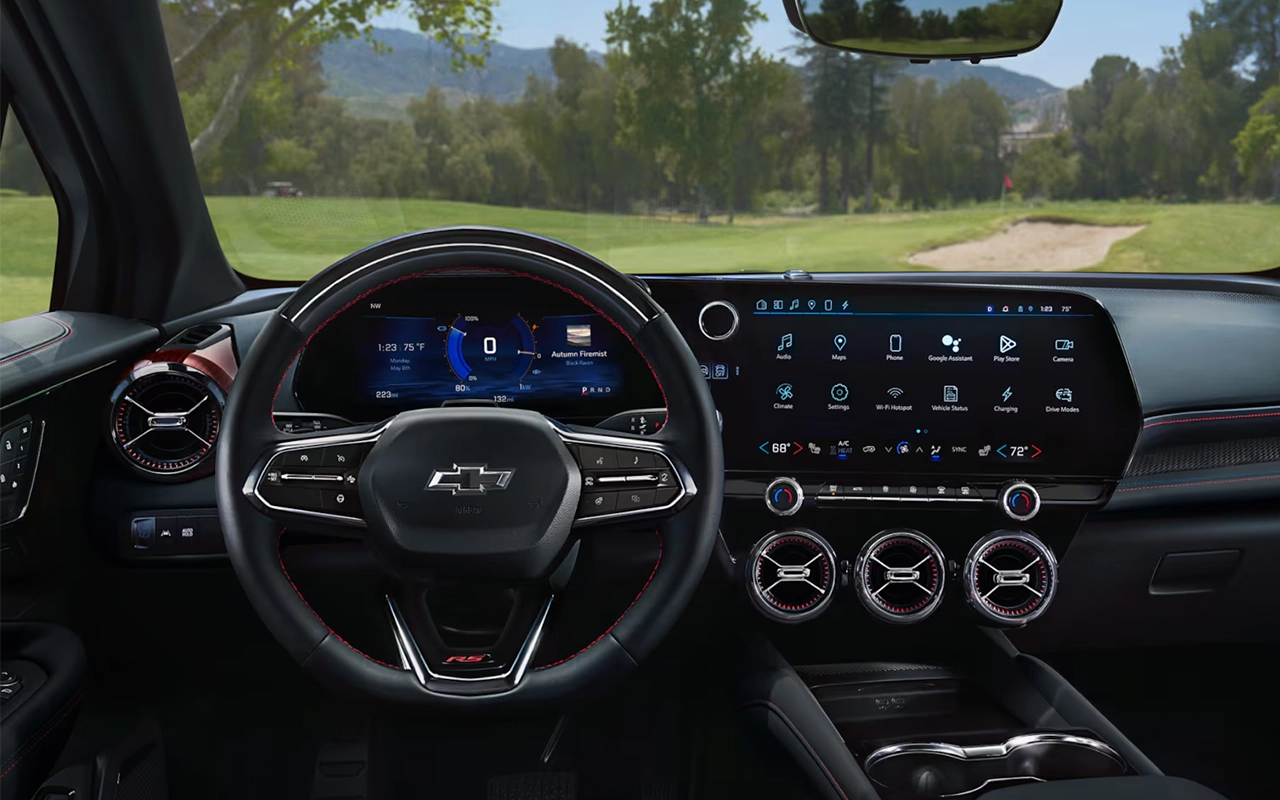Open the Play Store

click(x=1006, y=343)
